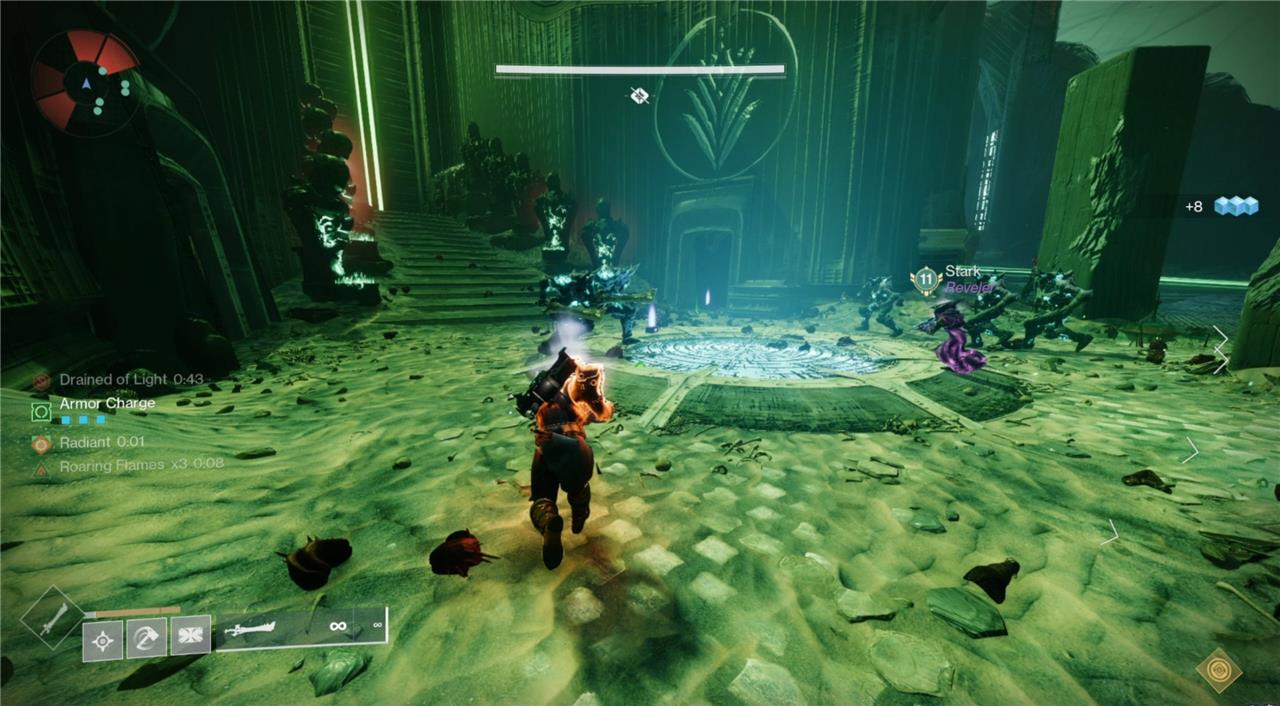The image size is (1280, 706).
Task: Select the equipped sword weapon slot
Action: 300,628
